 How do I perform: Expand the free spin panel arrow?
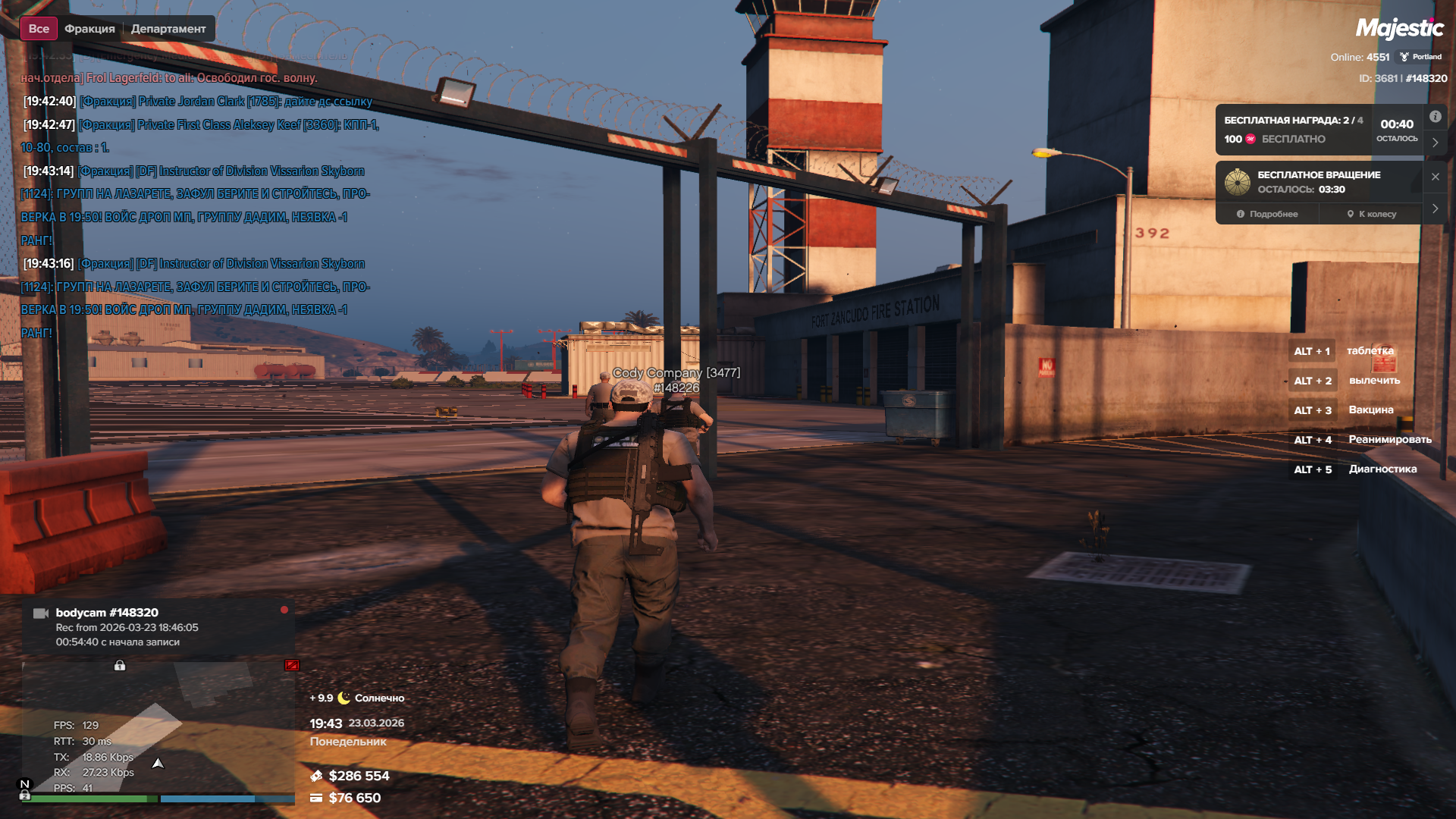(1436, 209)
